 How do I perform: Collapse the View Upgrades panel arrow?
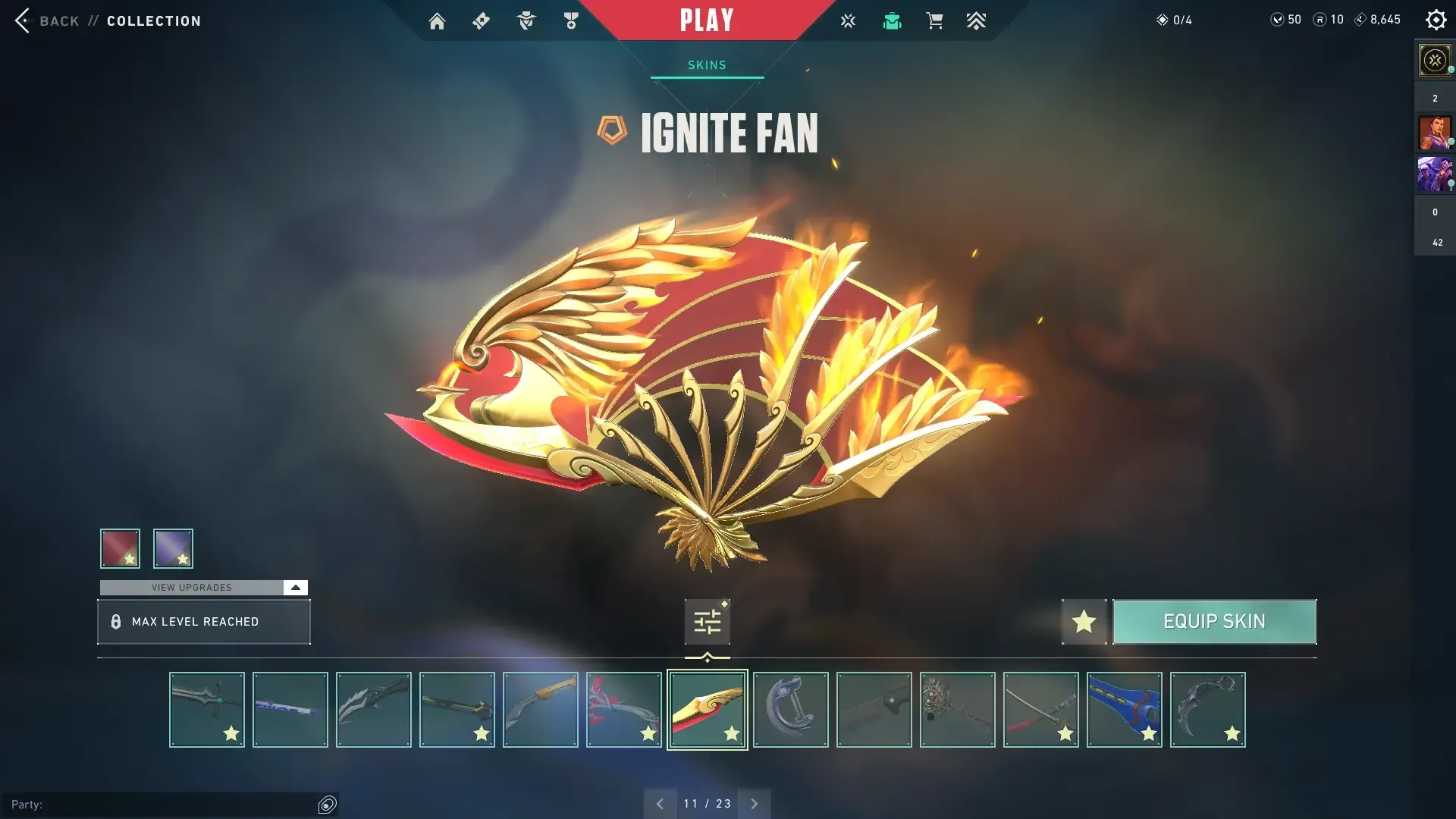pos(295,587)
